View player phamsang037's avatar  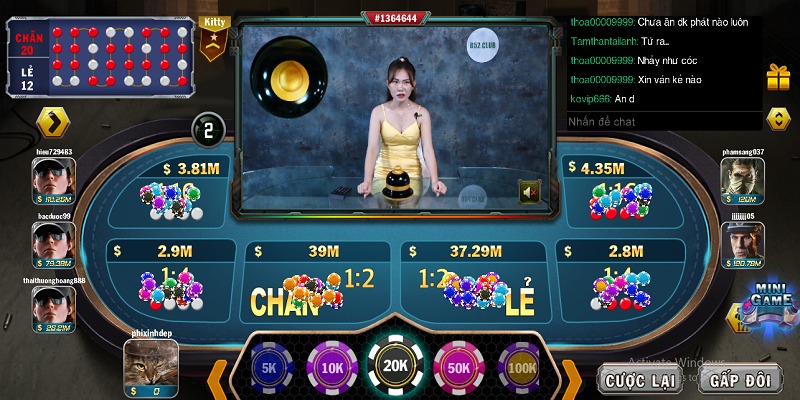click(743, 181)
